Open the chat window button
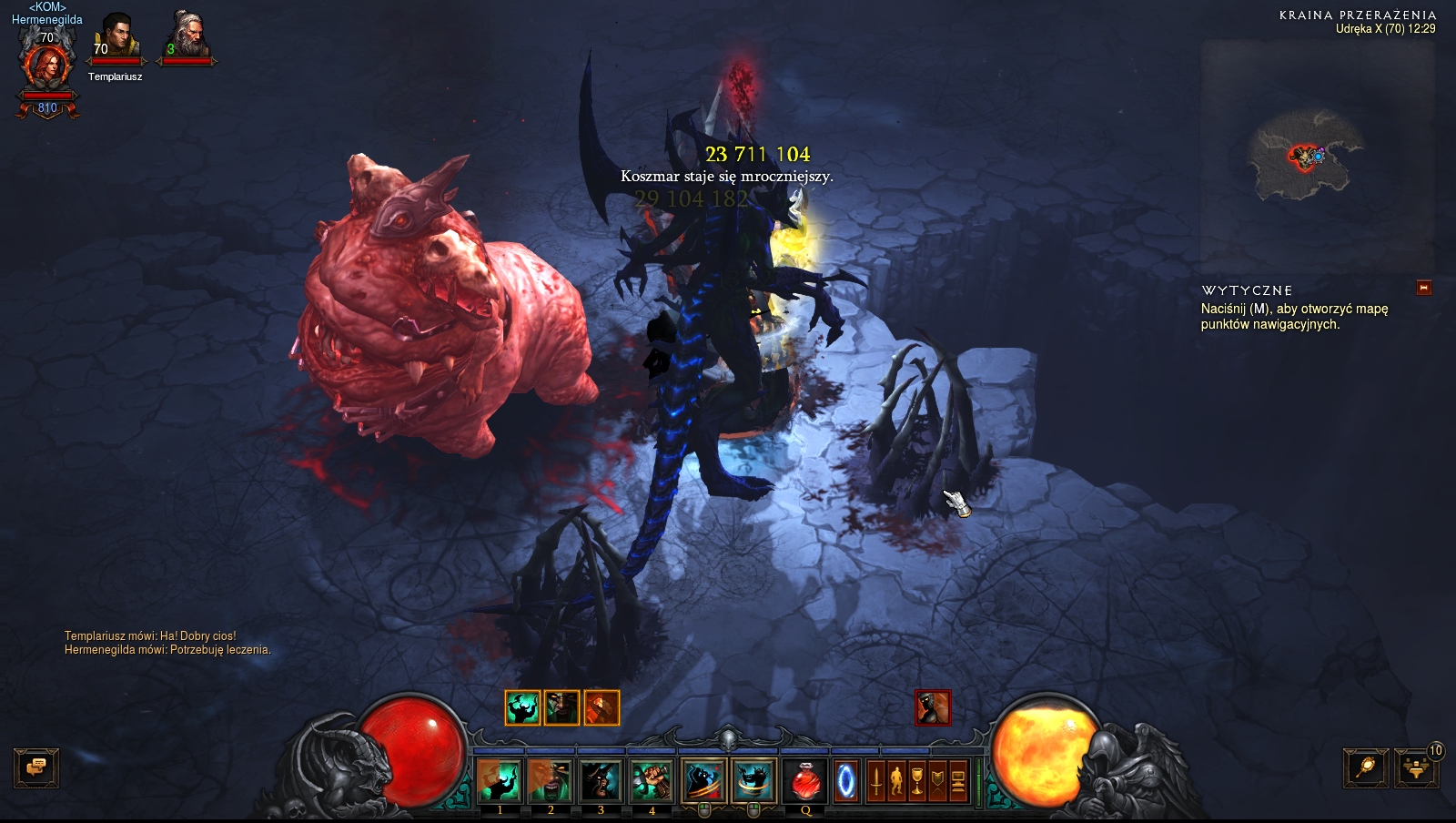Viewport: 1456px width, 823px height. click(x=36, y=767)
